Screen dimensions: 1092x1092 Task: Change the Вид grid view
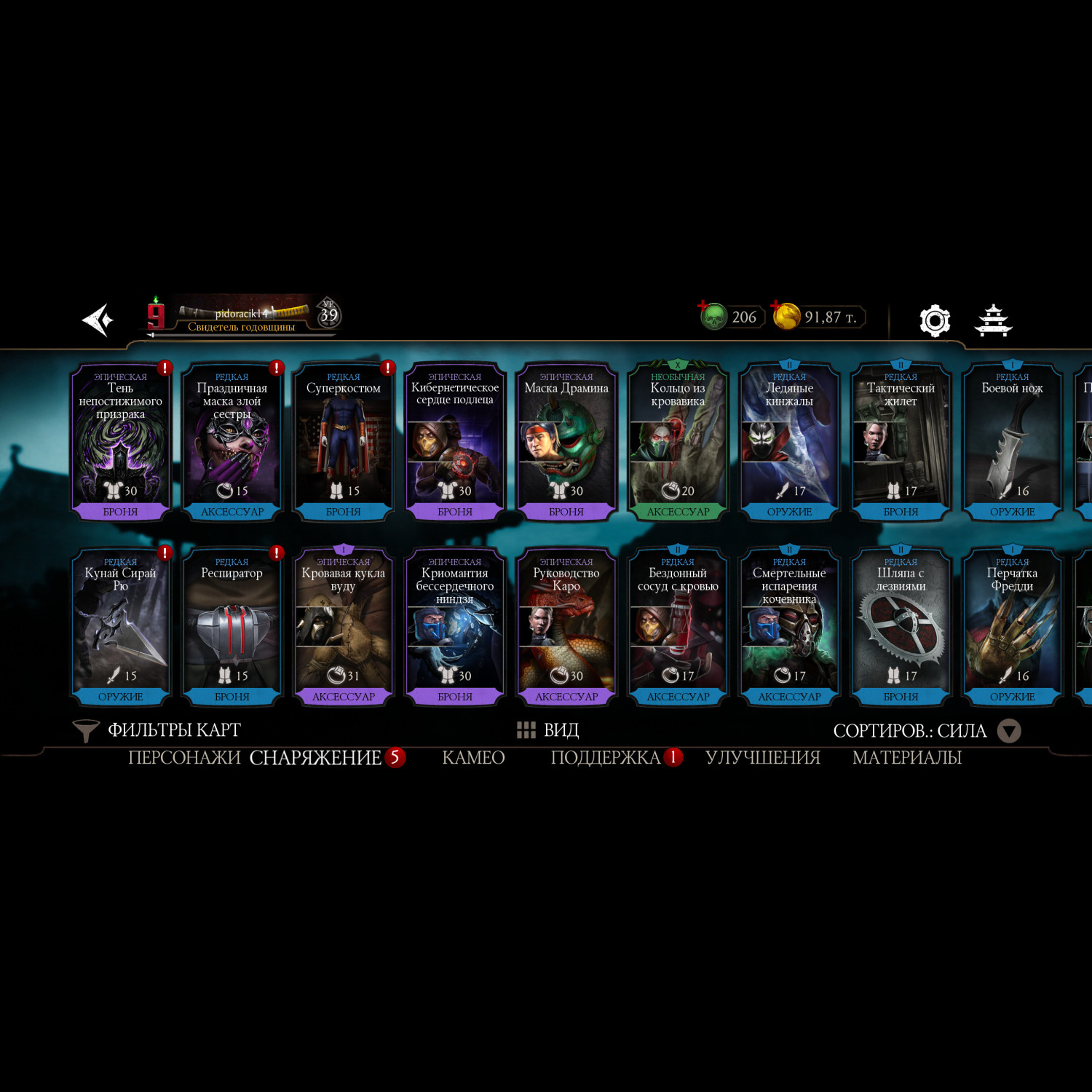(547, 730)
